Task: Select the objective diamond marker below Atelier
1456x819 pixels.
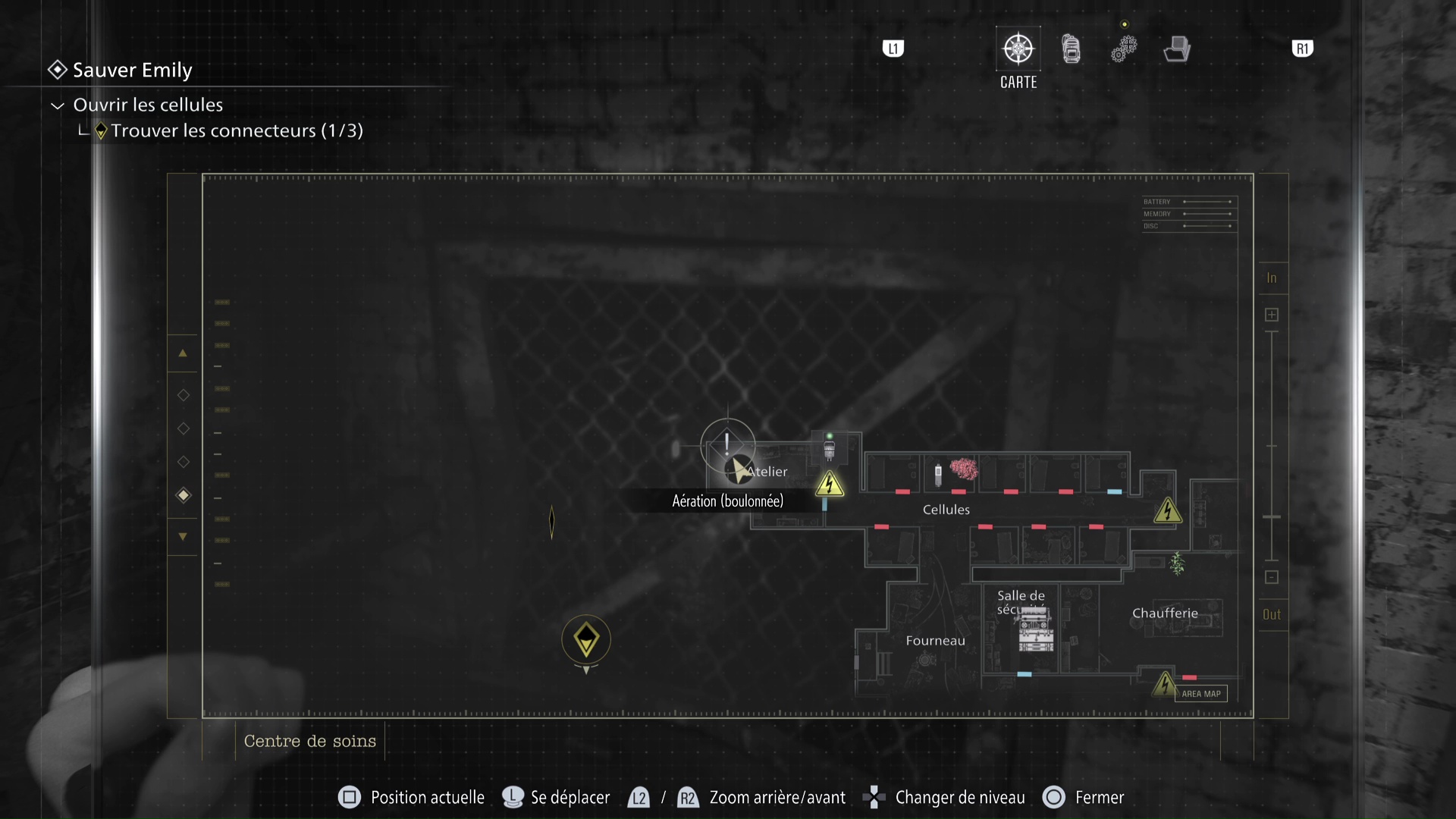Action: 586,641
